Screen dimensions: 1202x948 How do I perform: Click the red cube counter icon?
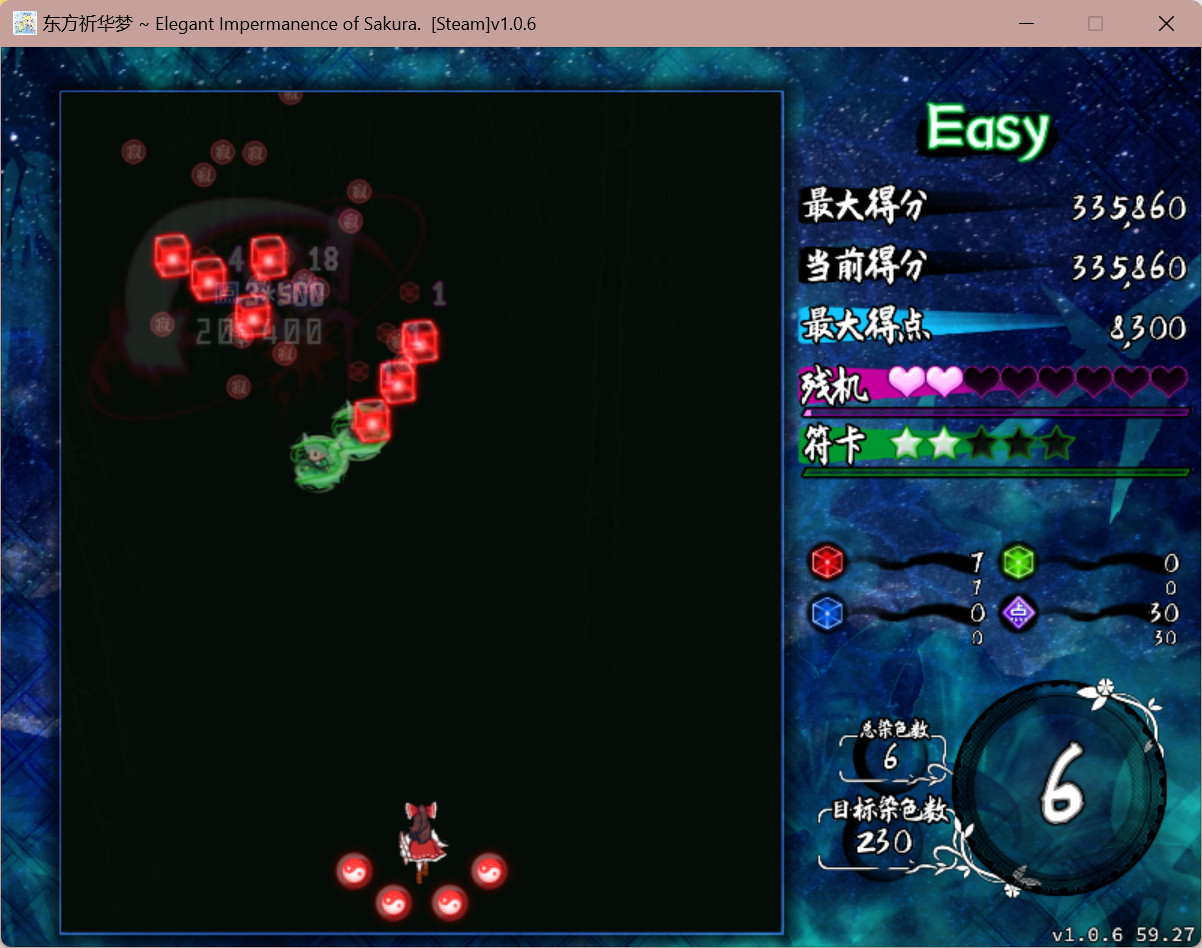(827, 562)
